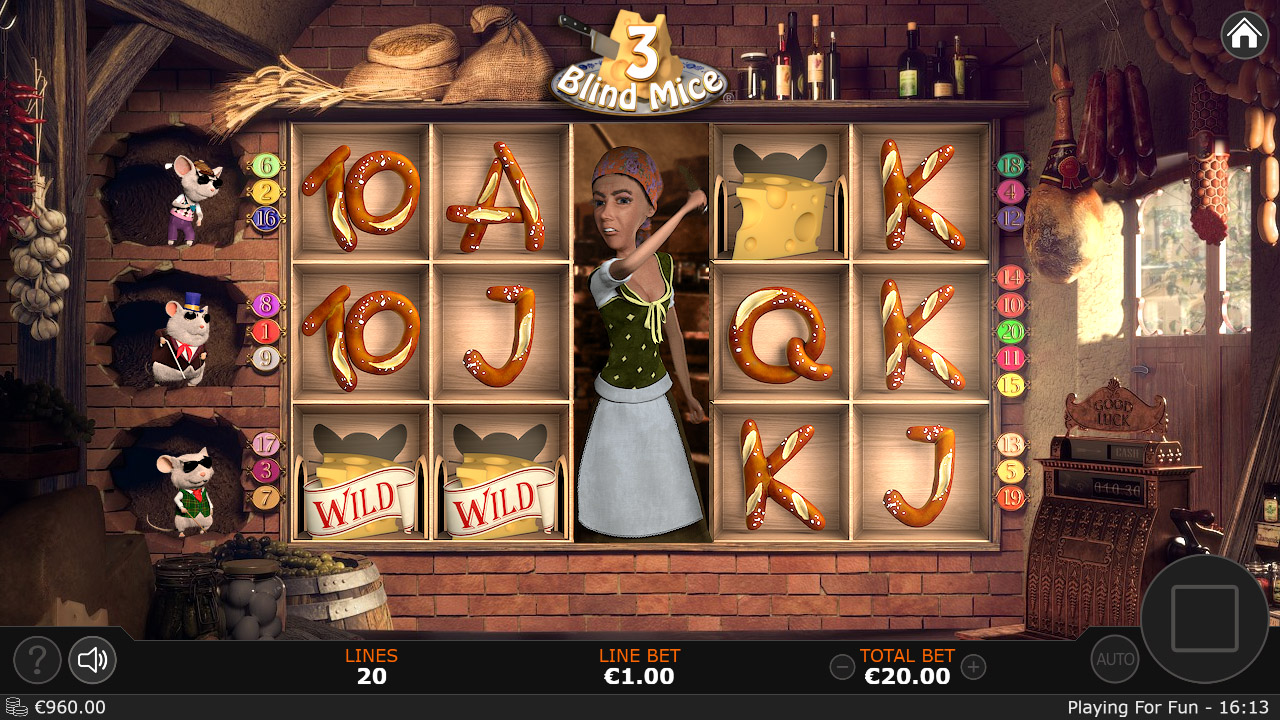Show payline 8 marker
Image resolution: width=1280 pixels, height=720 pixels.
pyautogui.click(x=265, y=305)
